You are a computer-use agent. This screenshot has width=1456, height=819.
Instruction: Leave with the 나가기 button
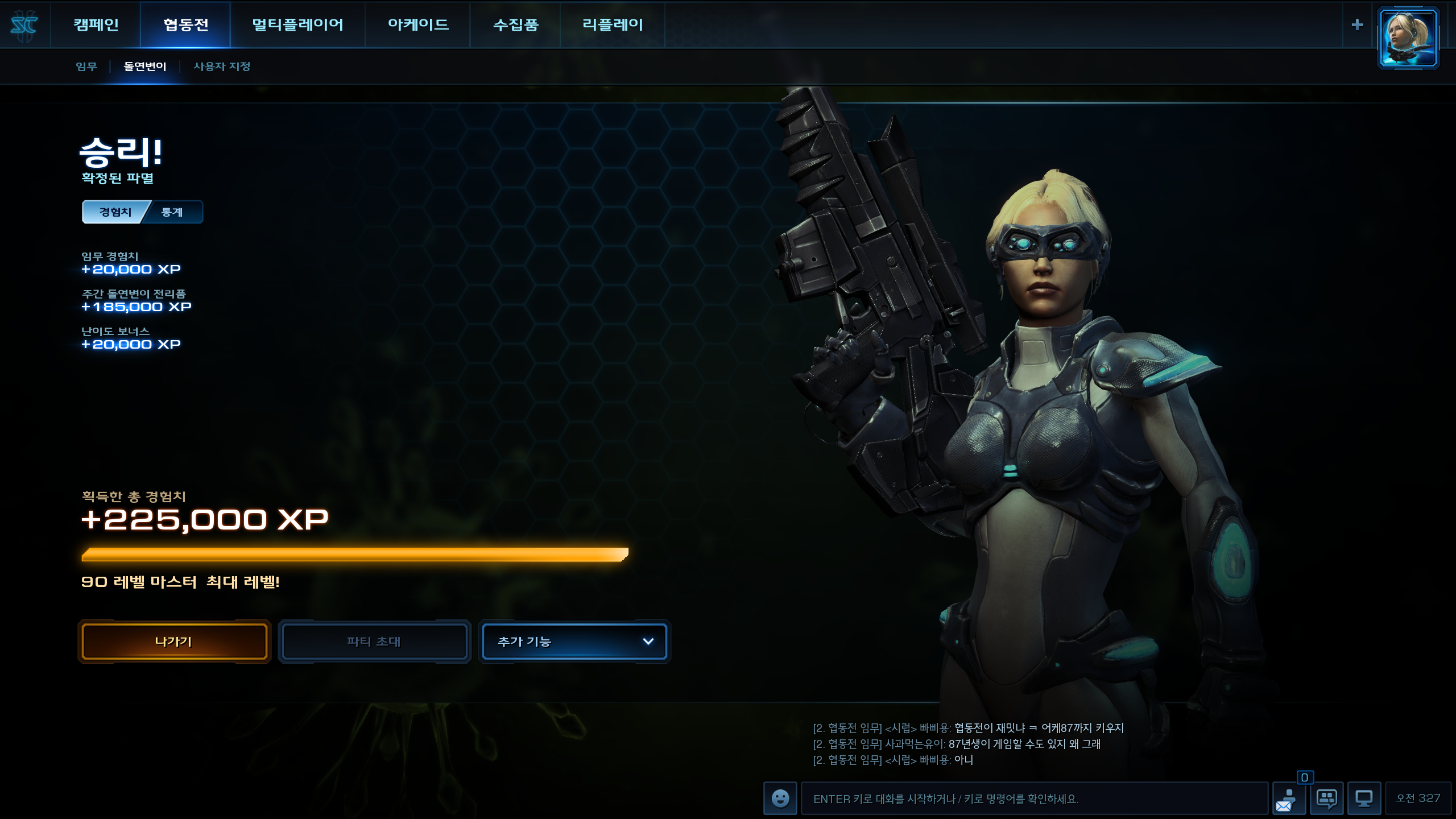[x=174, y=642]
